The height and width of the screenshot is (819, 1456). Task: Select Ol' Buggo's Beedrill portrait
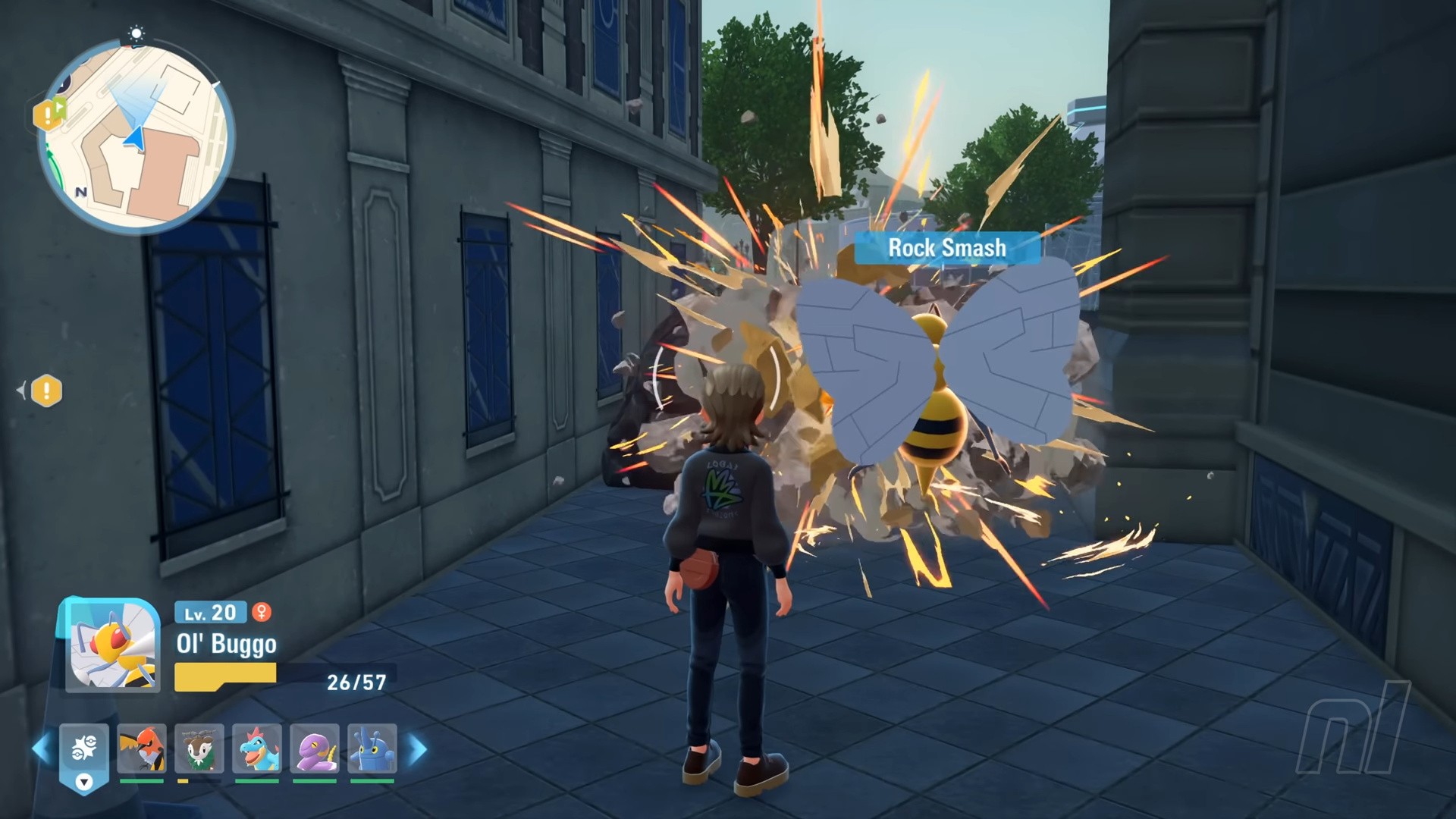(x=112, y=645)
